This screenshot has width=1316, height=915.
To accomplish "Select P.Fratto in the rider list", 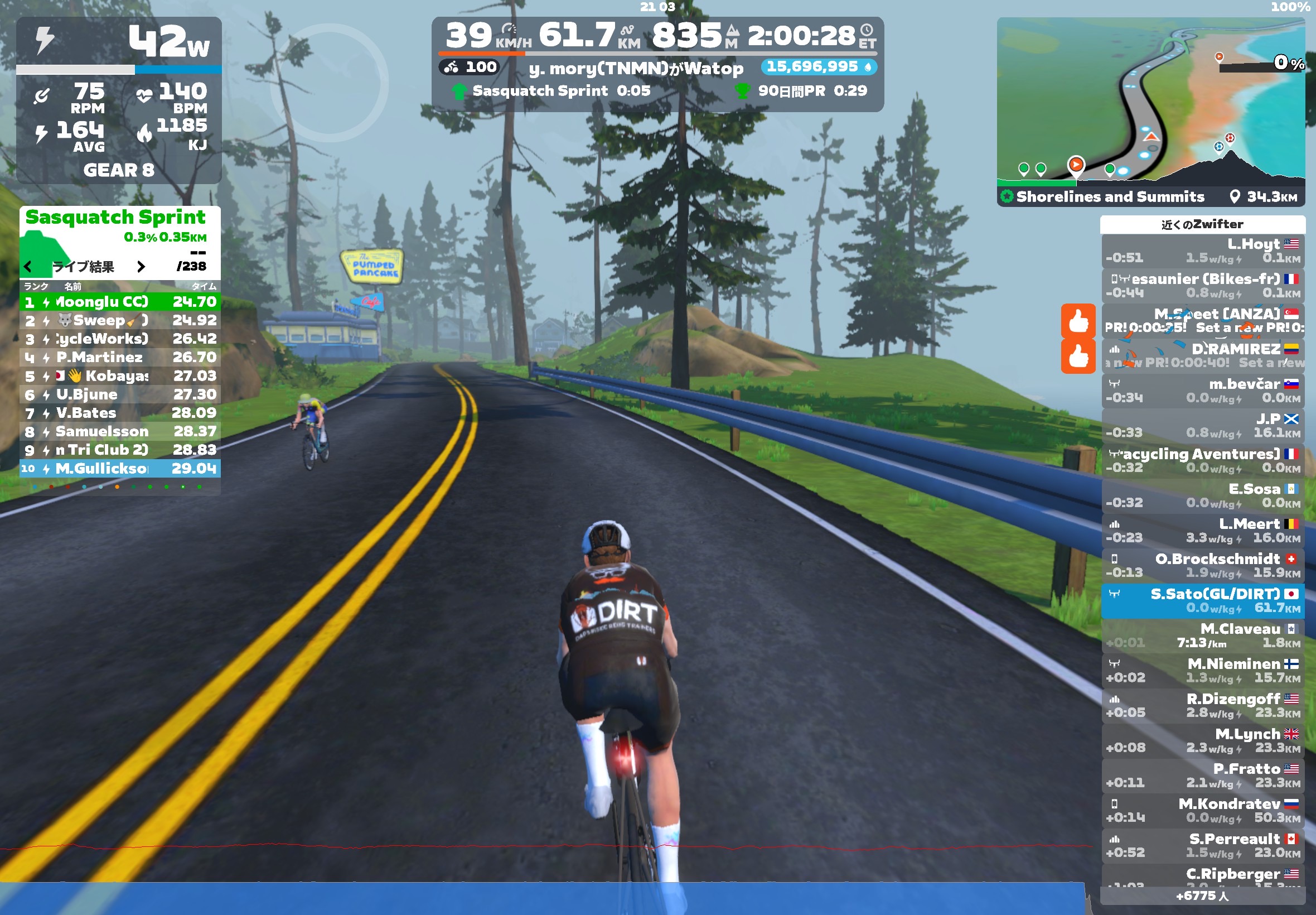I will (x=1202, y=775).
